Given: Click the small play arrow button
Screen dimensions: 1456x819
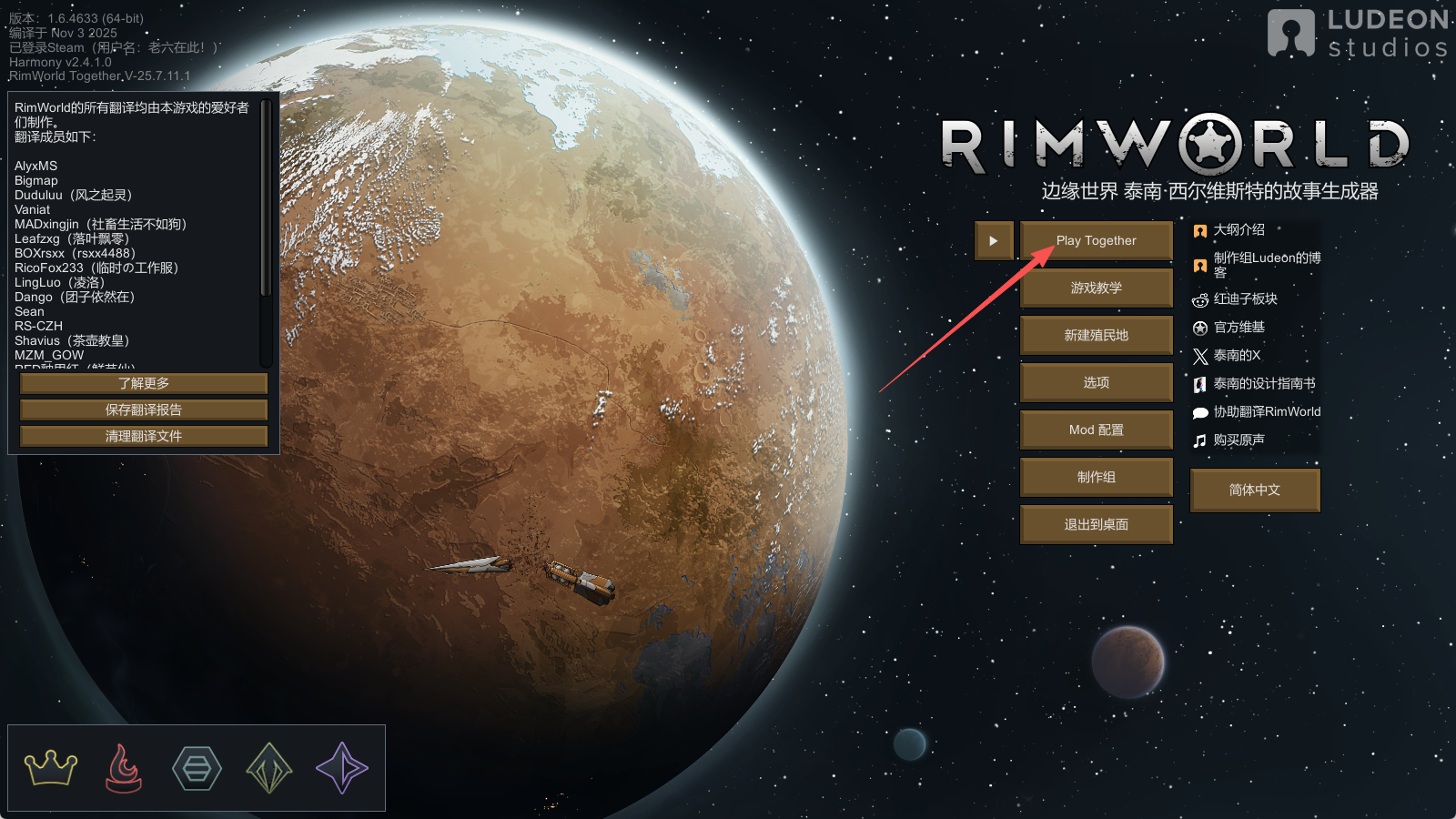Looking at the screenshot, I should (994, 241).
